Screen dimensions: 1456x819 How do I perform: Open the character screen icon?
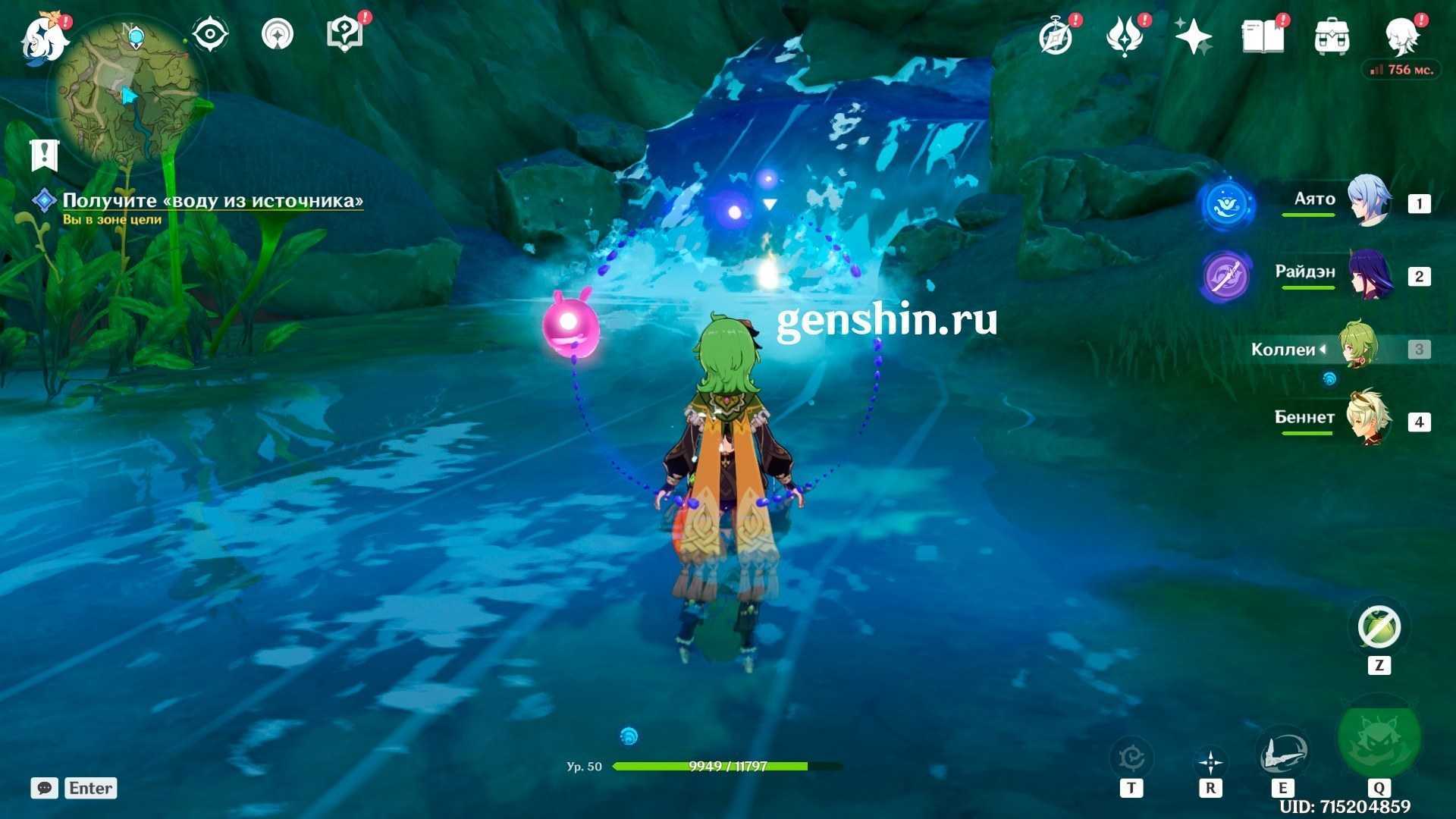[x=1401, y=36]
